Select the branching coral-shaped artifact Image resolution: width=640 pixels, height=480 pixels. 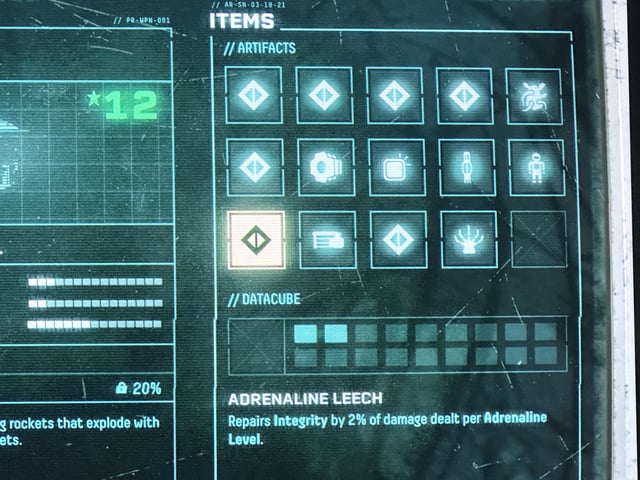click(x=468, y=240)
